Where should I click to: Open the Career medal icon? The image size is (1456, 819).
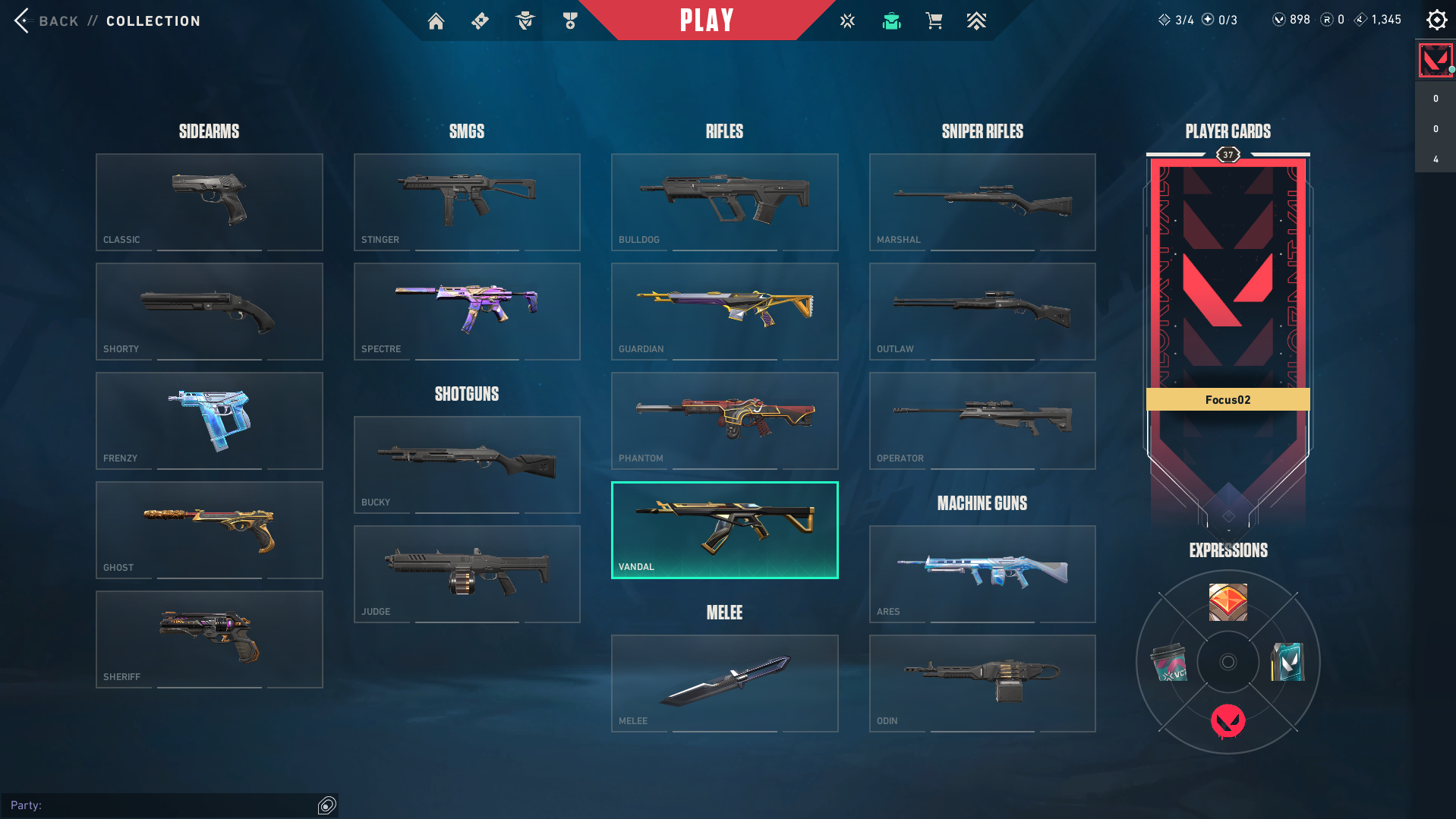point(570,20)
